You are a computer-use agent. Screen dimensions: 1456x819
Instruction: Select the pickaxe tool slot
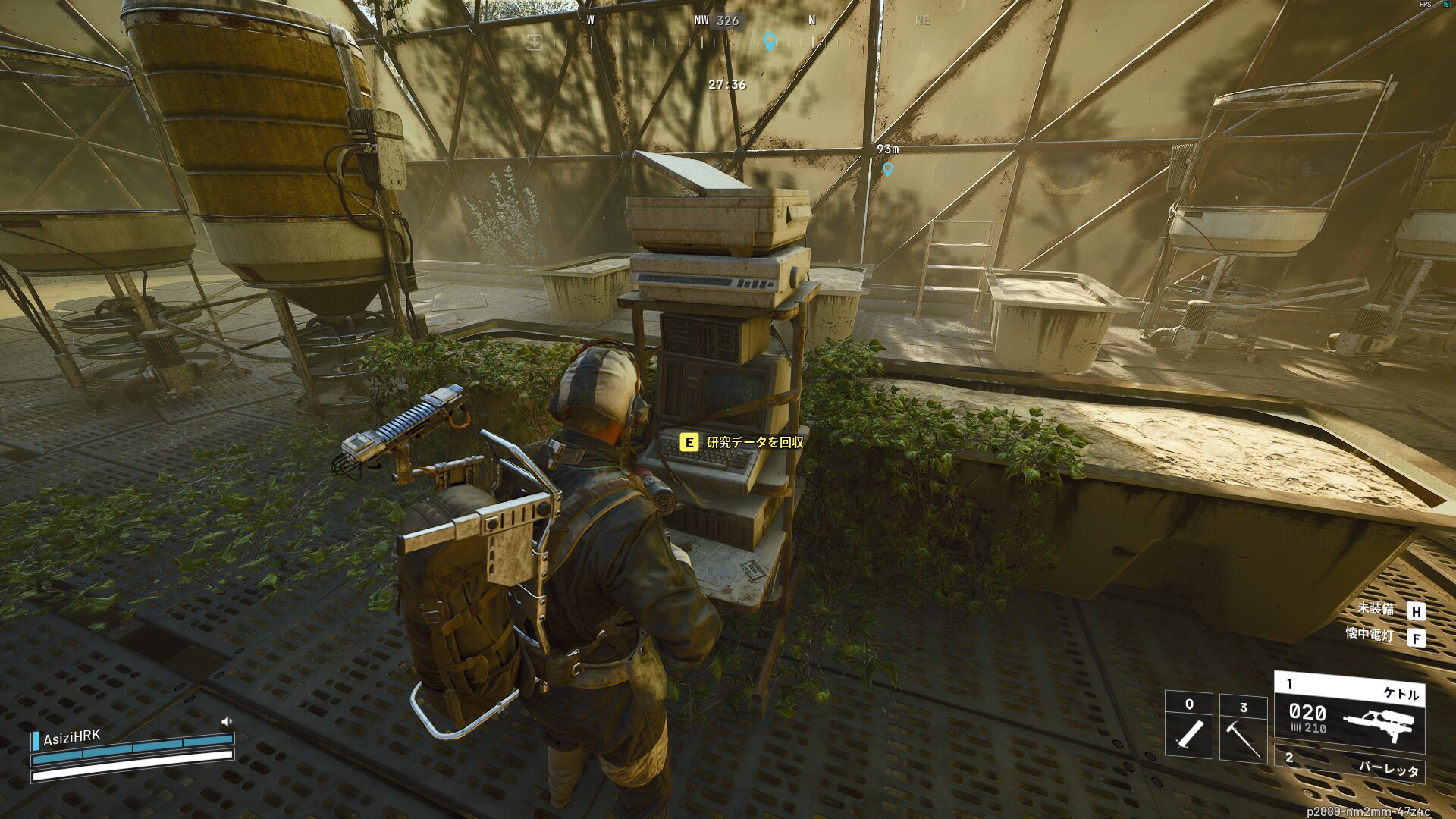[1243, 728]
